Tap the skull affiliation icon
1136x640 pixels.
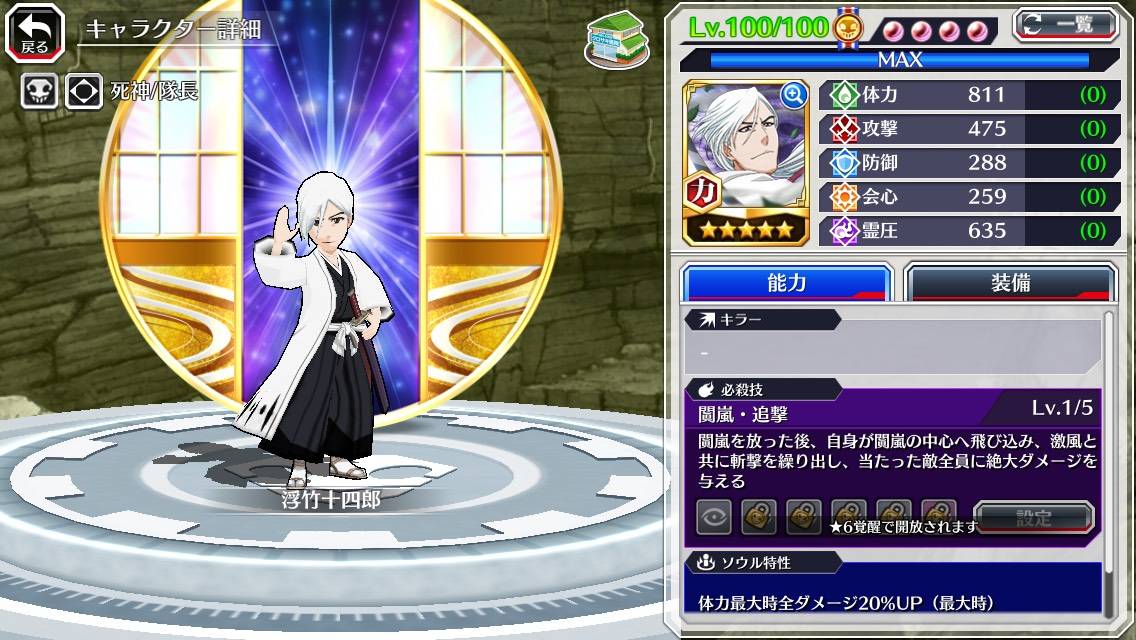point(39,92)
